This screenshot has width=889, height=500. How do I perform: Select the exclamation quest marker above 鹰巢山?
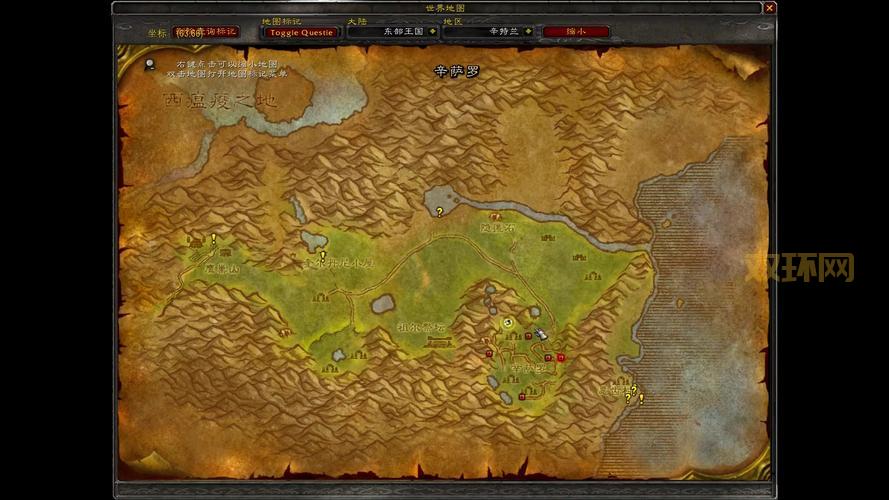(x=213, y=239)
